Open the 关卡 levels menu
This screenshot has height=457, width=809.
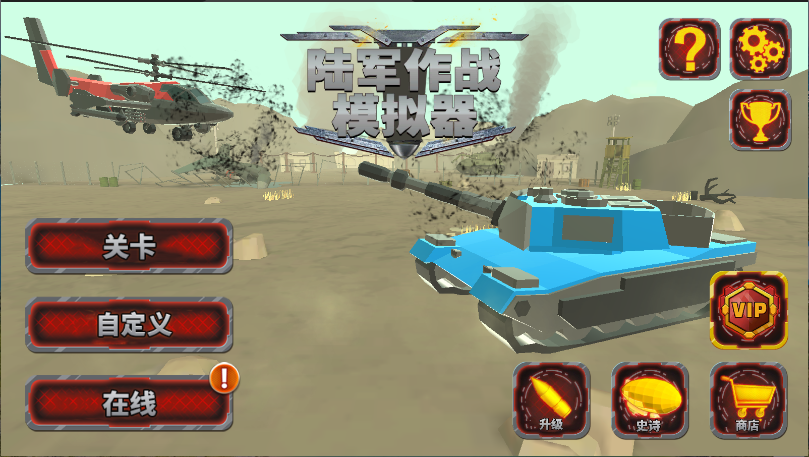[129, 246]
